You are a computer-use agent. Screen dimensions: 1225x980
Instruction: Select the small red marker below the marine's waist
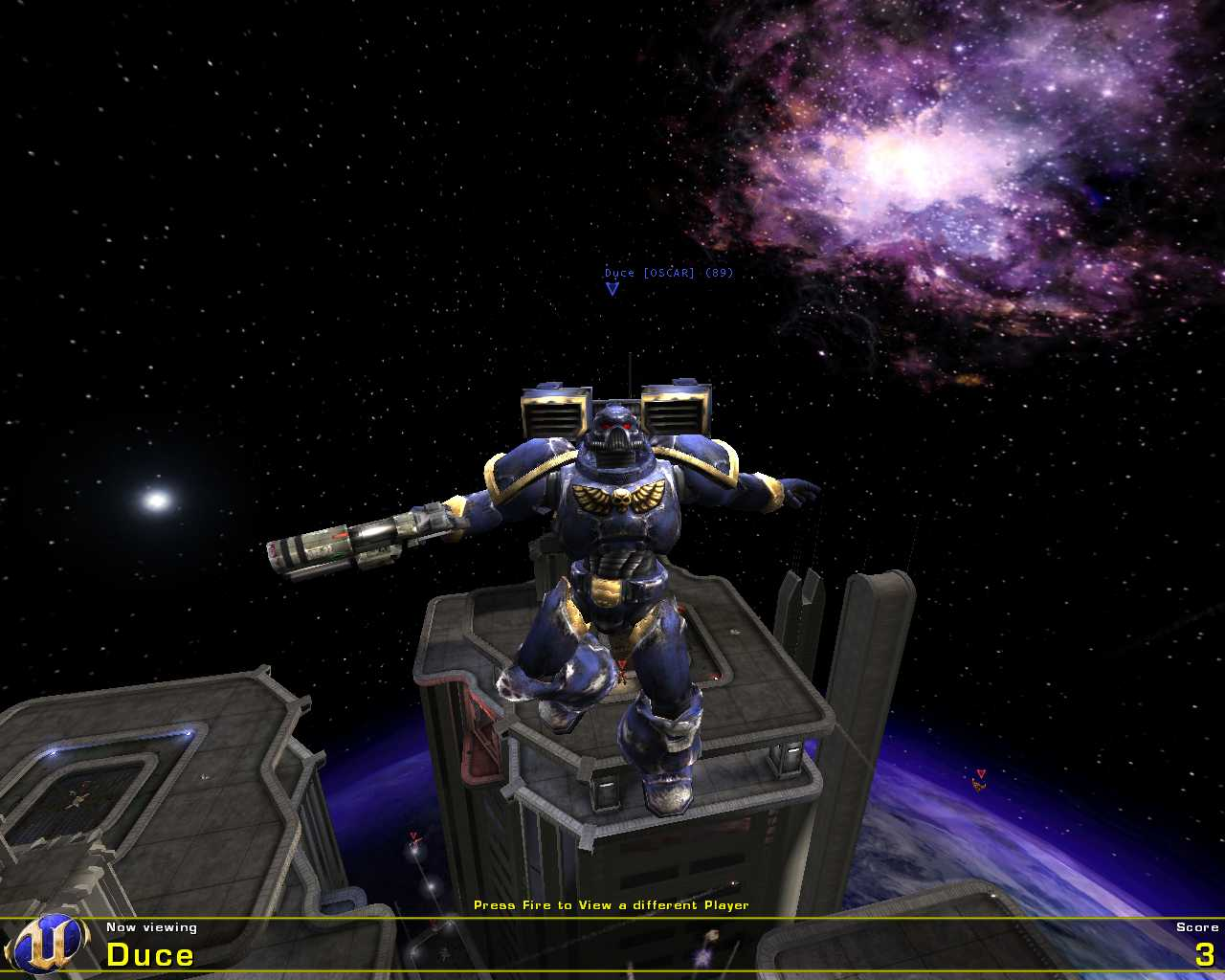pos(623,661)
